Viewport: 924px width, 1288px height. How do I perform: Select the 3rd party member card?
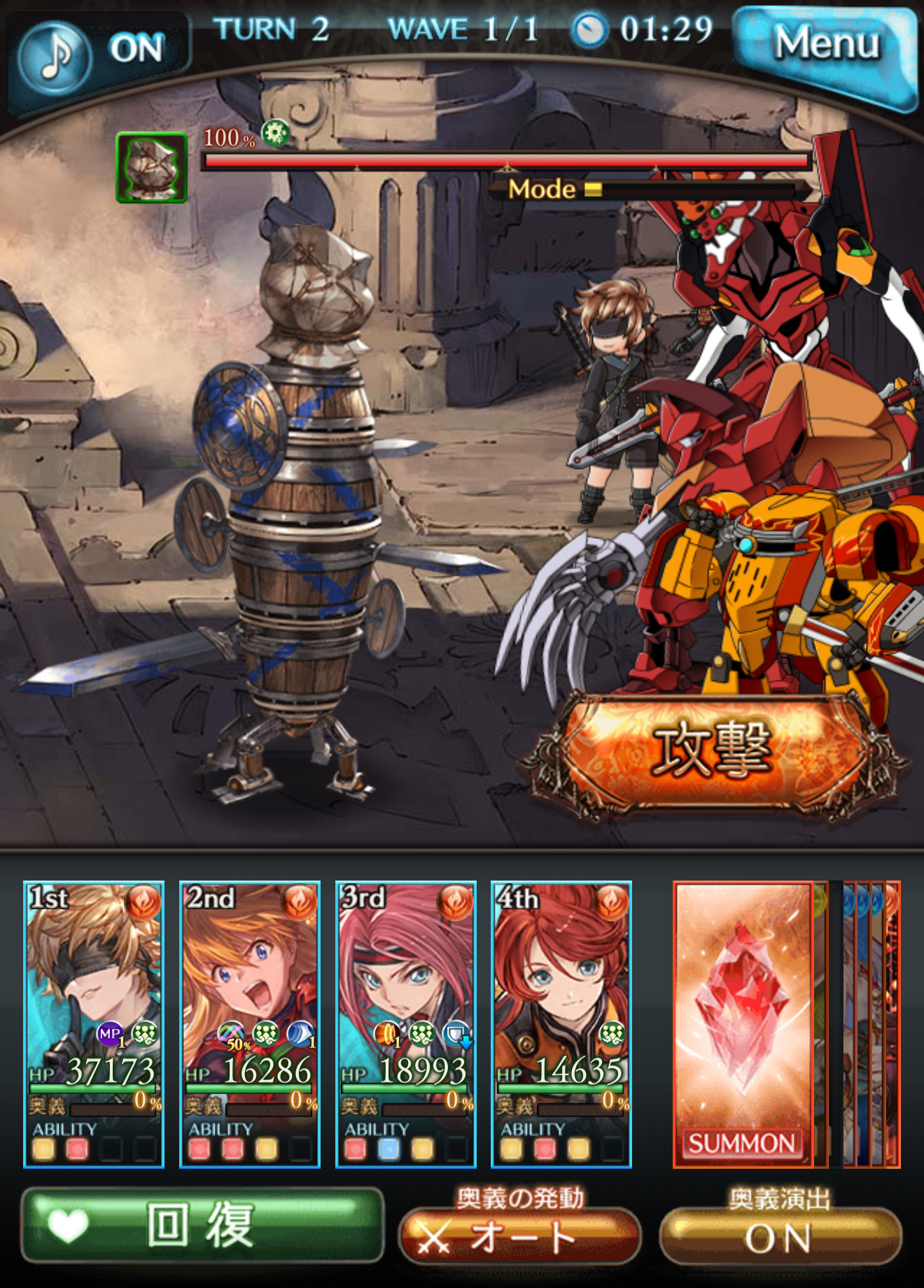pos(406,1023)
